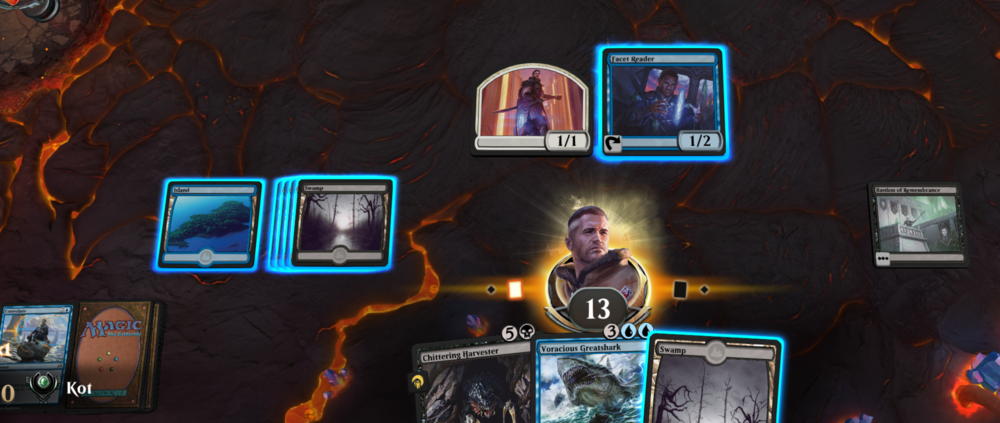Choose Voracious Greatshark from your hand

pos(590,385)
